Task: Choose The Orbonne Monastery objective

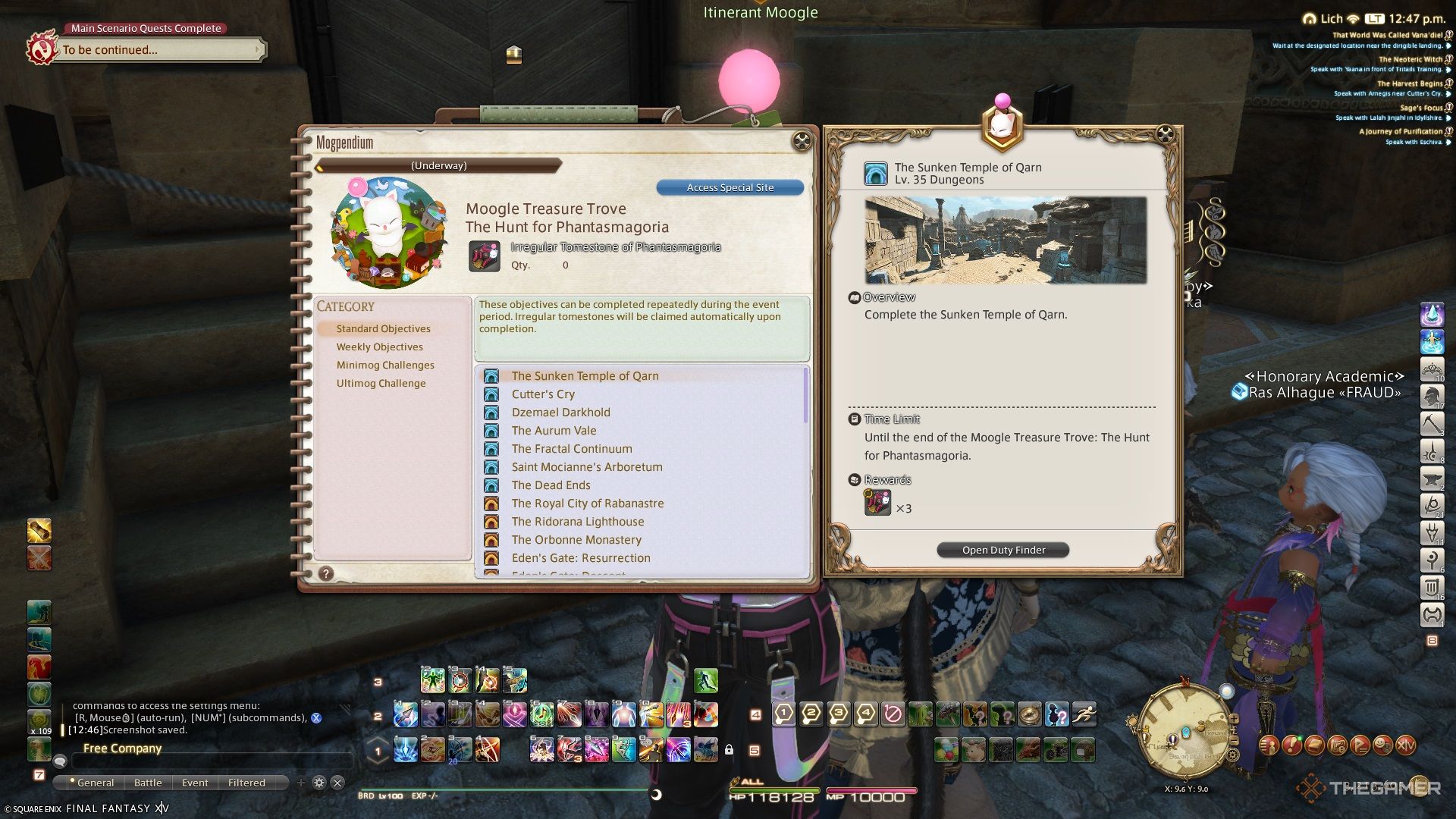Action: [x=576, y=540]
